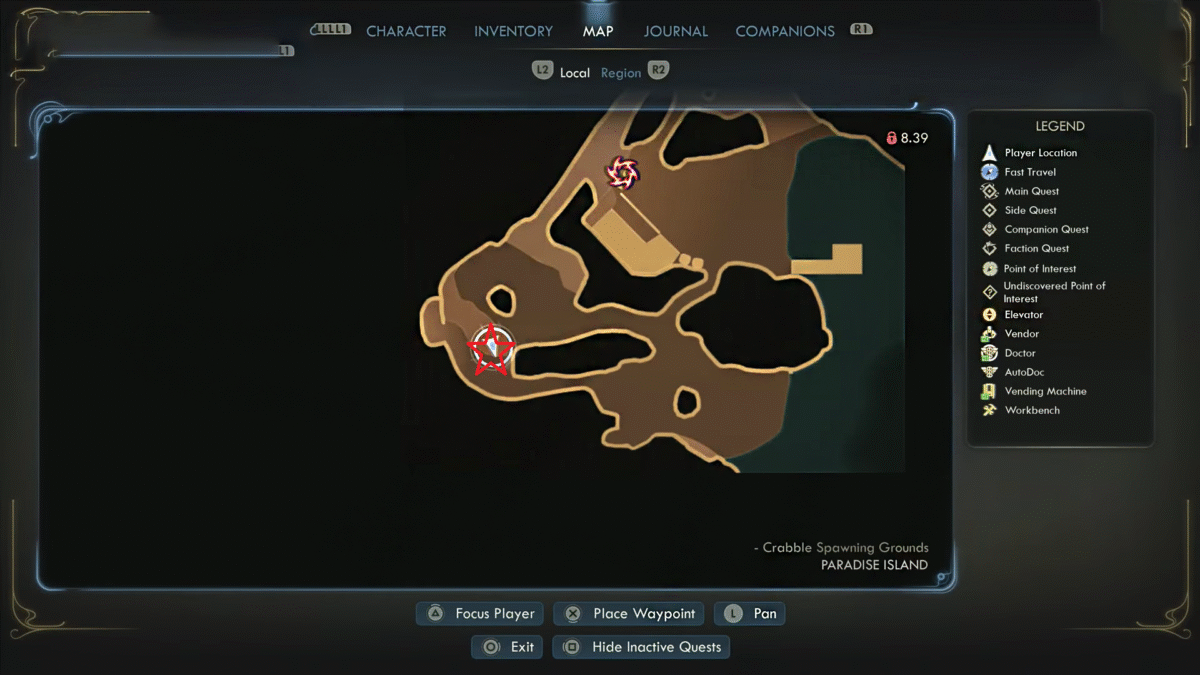
Task: Open the Journal tab
Action: [675, 31]
